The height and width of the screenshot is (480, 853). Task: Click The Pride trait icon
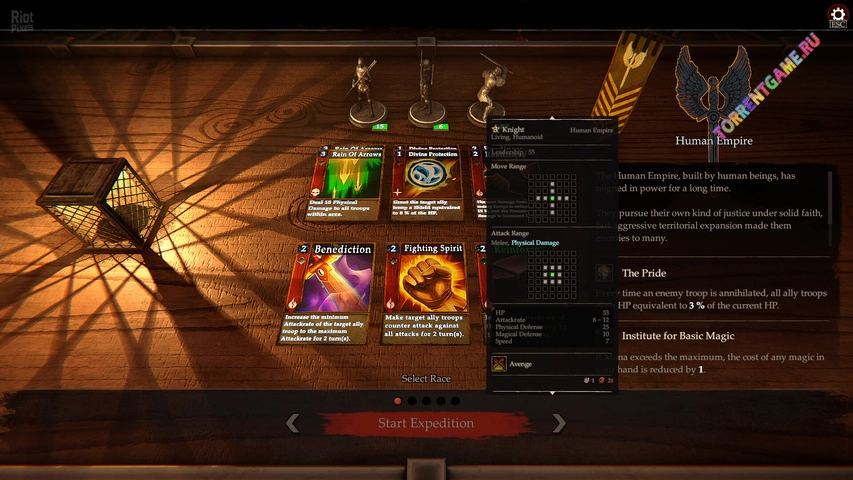click(x=605, y=273)
